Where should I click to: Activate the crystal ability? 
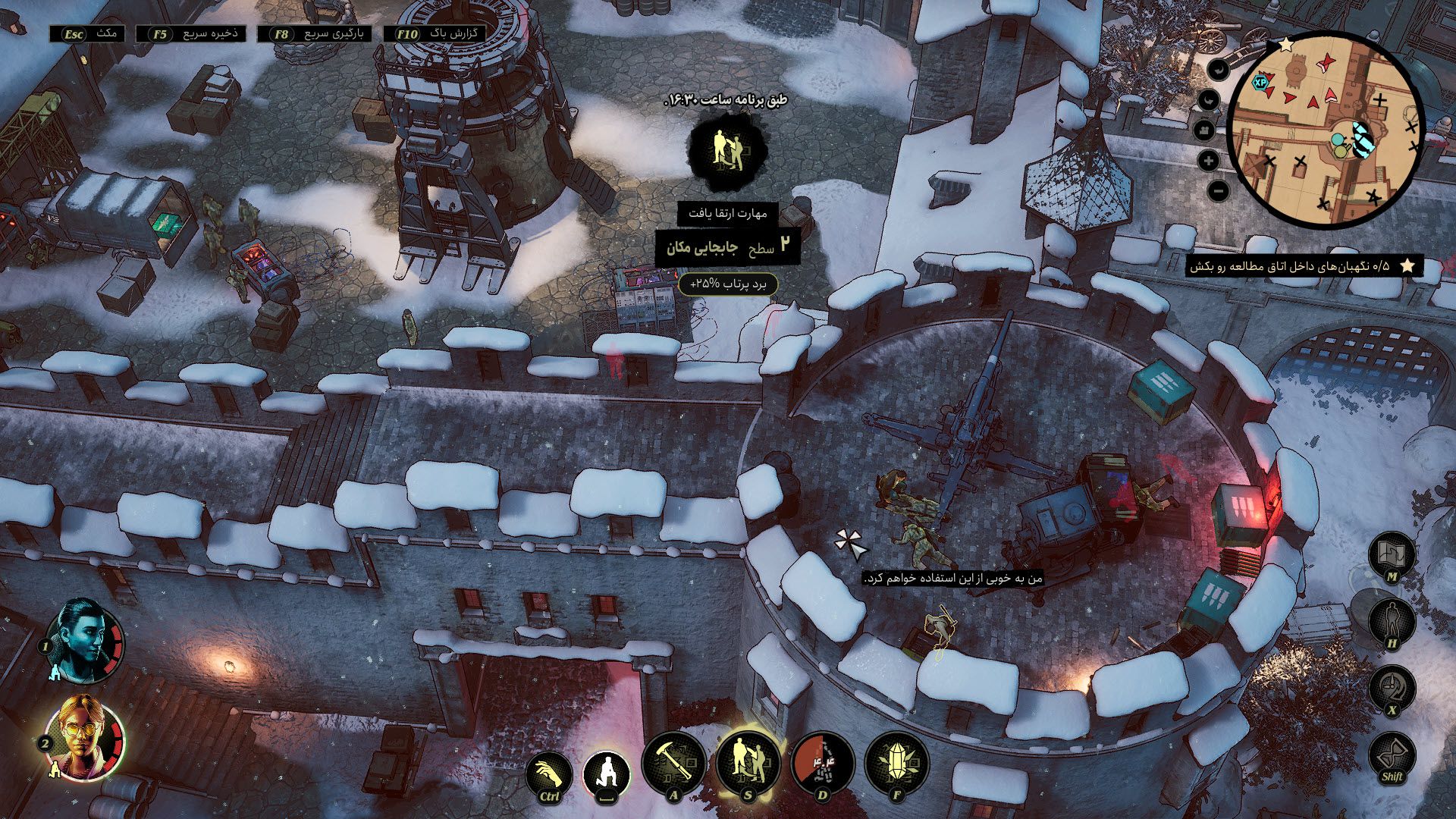pyautogui.click(x=897, y=764)
